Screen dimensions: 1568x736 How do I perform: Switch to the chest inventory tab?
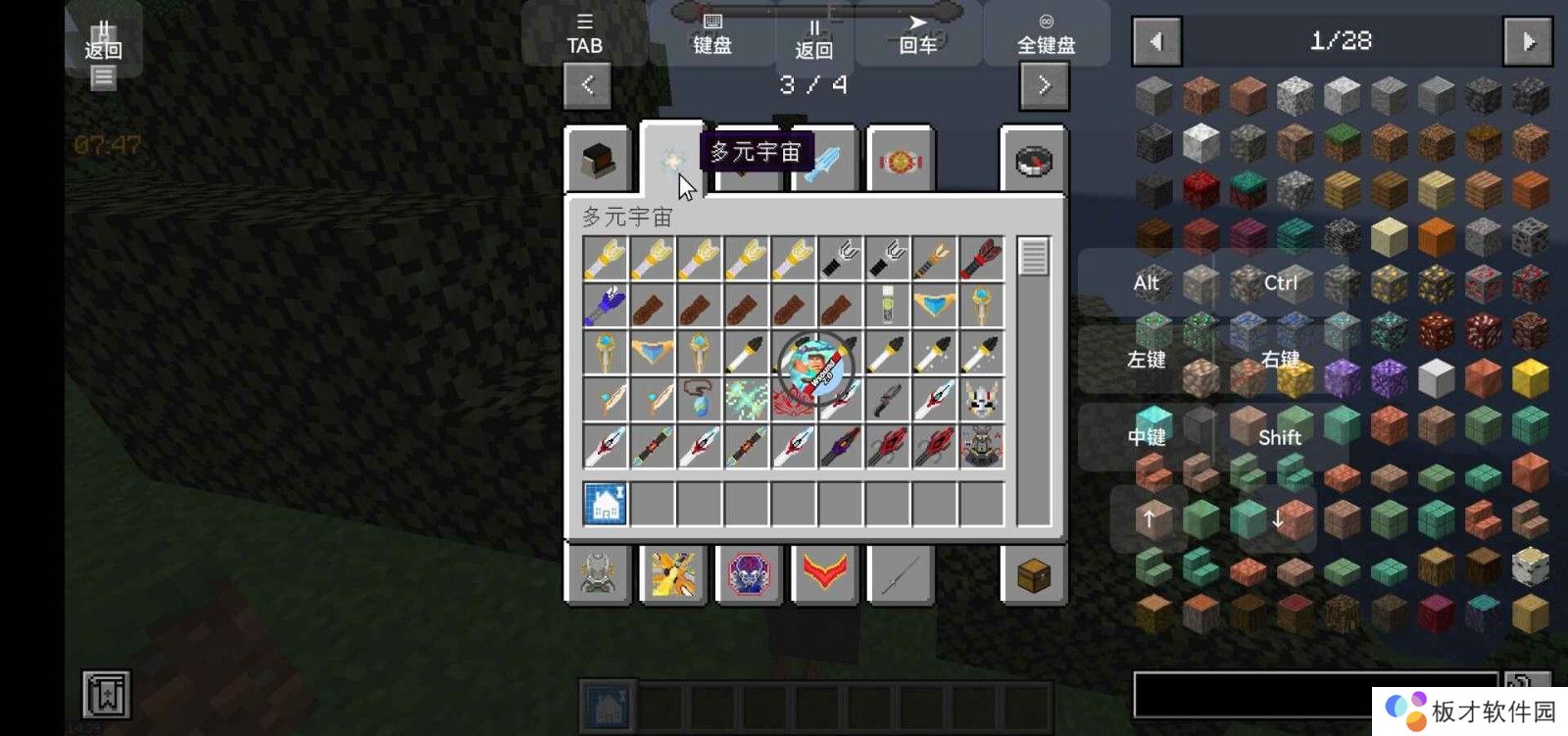[1034, 575]
